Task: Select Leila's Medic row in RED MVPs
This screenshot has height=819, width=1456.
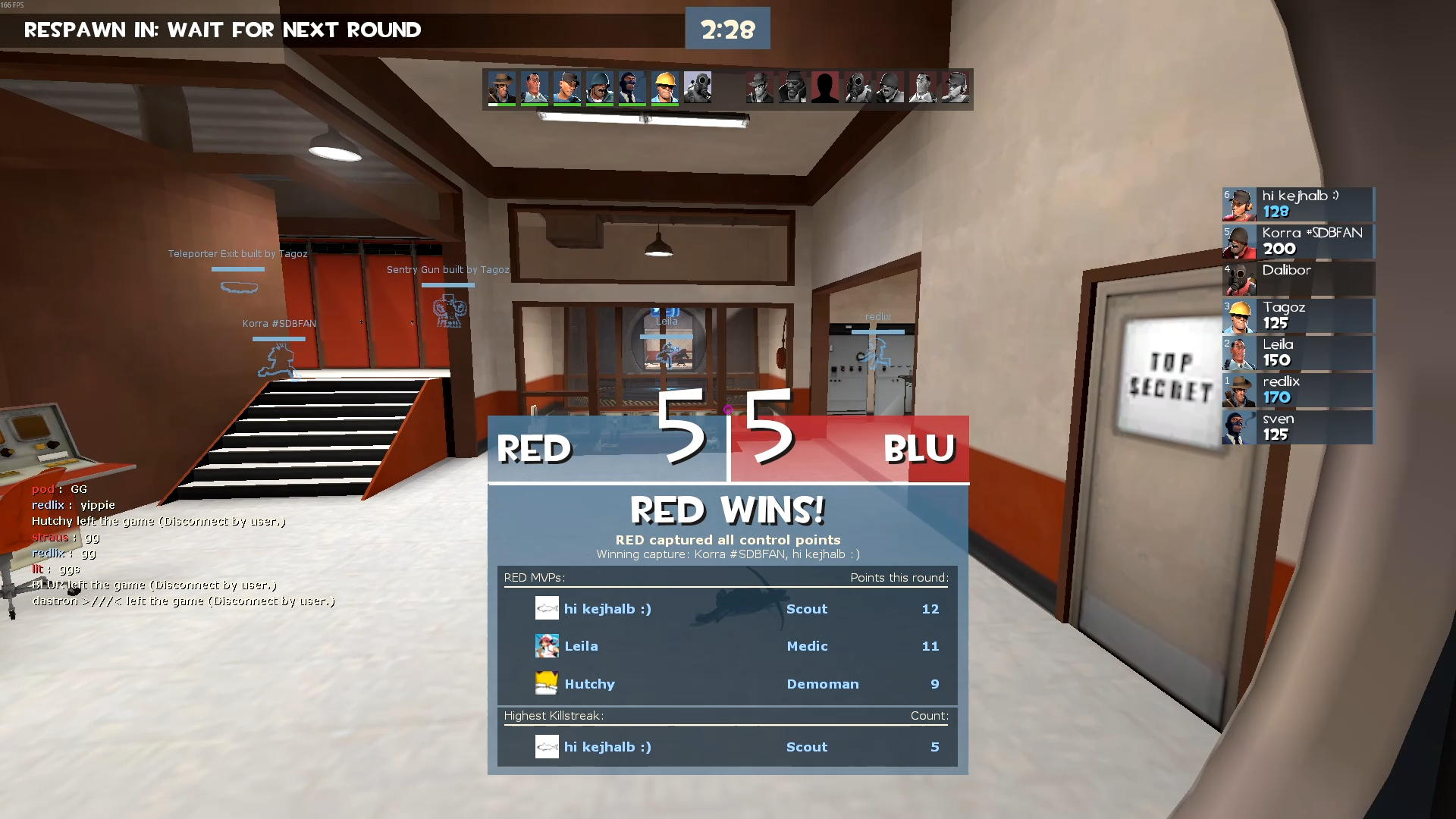Action: pos(726,646)
